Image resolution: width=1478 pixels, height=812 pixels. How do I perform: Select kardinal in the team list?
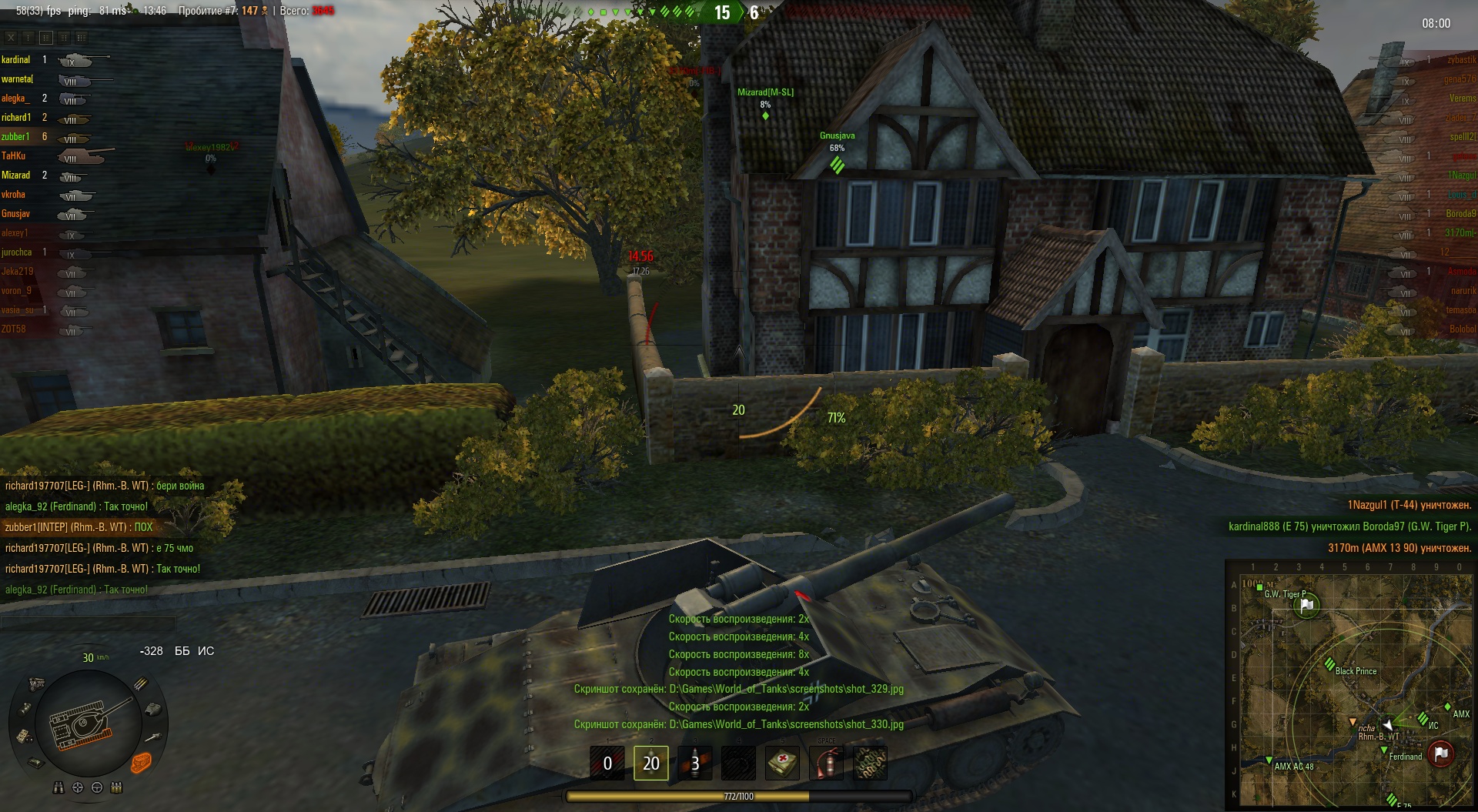[x=16, y=60]
